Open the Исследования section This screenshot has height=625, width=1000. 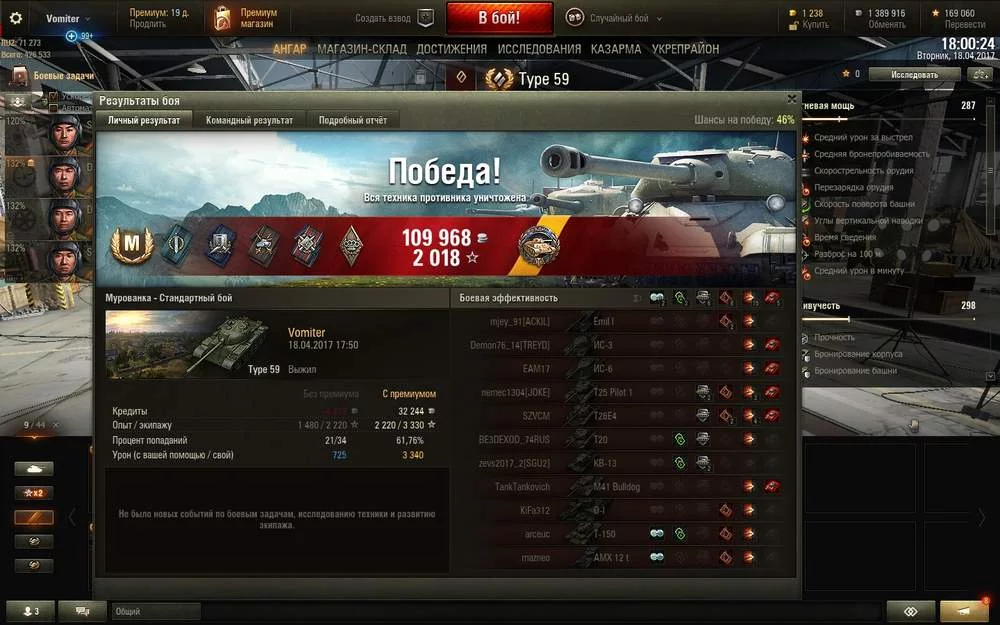click(x=539, y=49)
